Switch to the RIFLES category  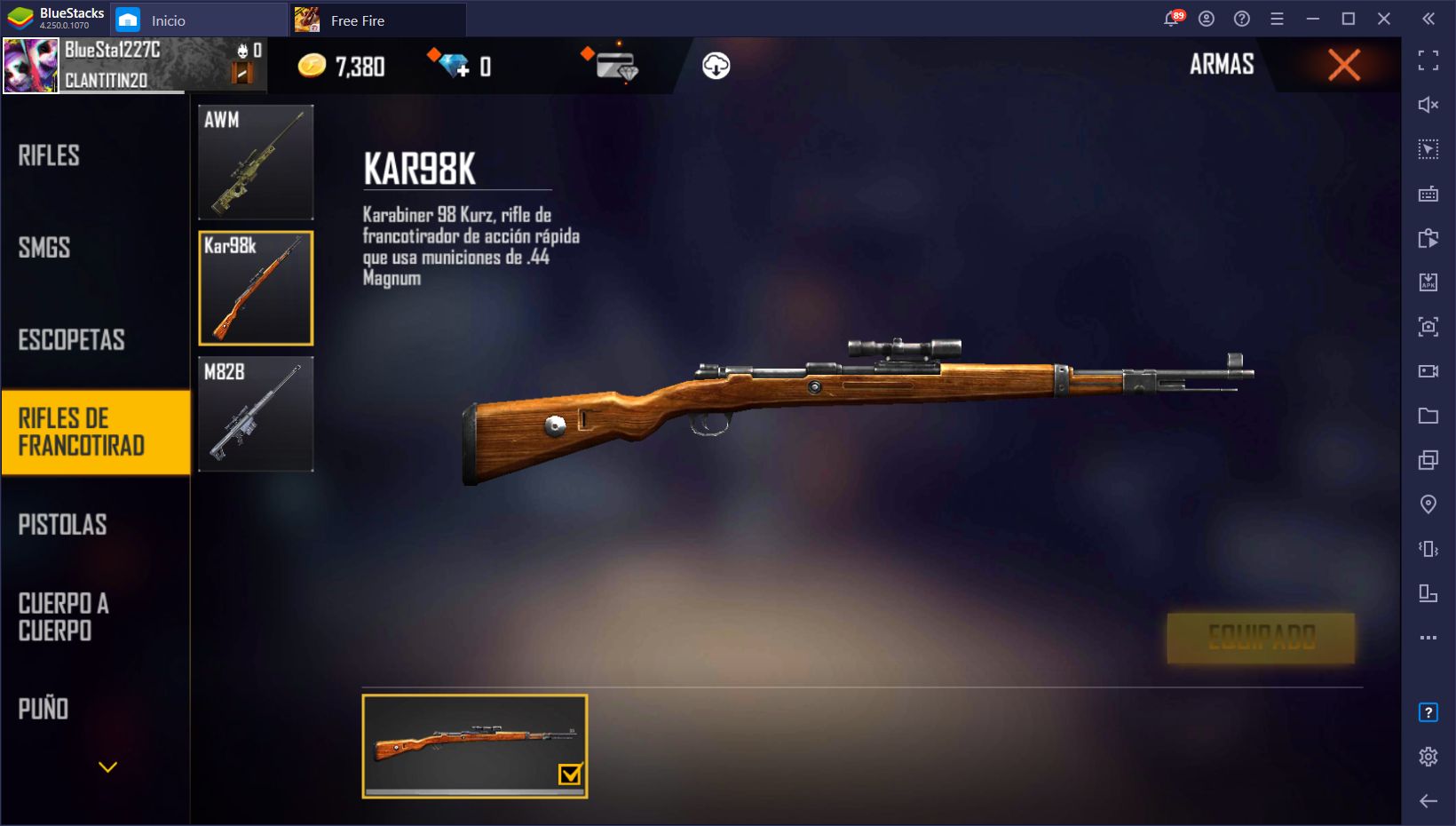coord(50,155)
